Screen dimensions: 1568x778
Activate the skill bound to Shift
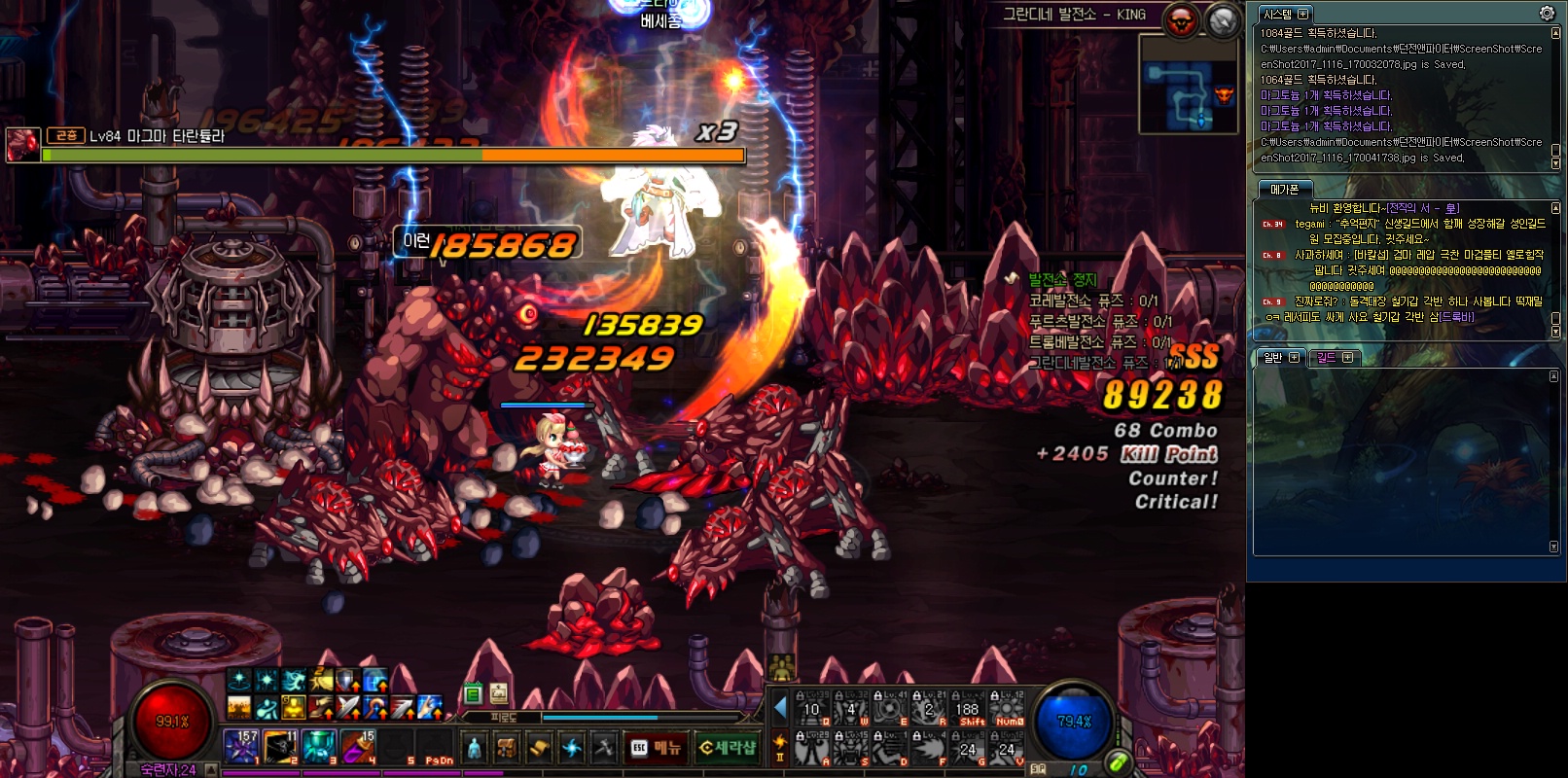click(x=969, y=709)
